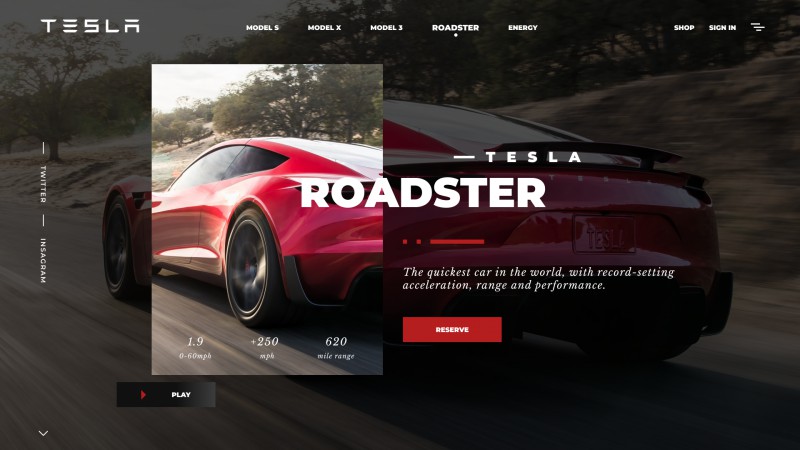
Task: Switch to the Roadster nav item
Action: [x=455, y=28]
